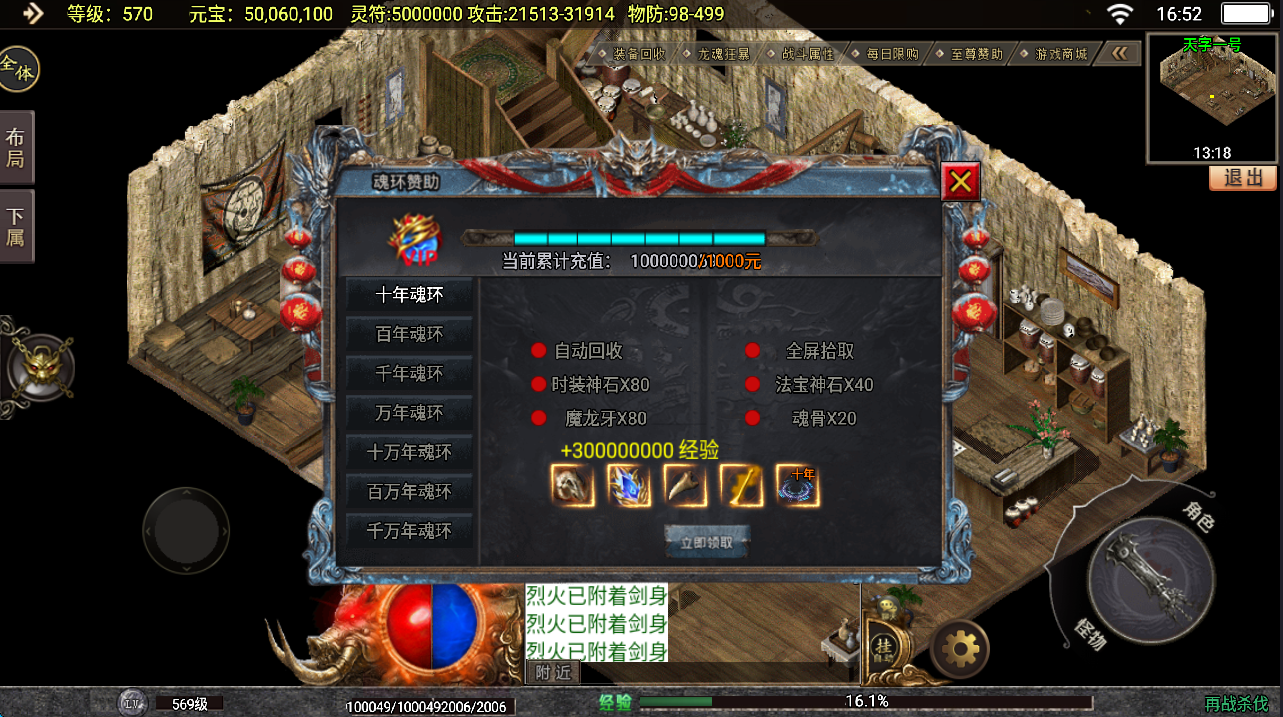Open the 龙魂狂暴 menu entry
This screenshot has width=1283, height=717.
point(723,54)
